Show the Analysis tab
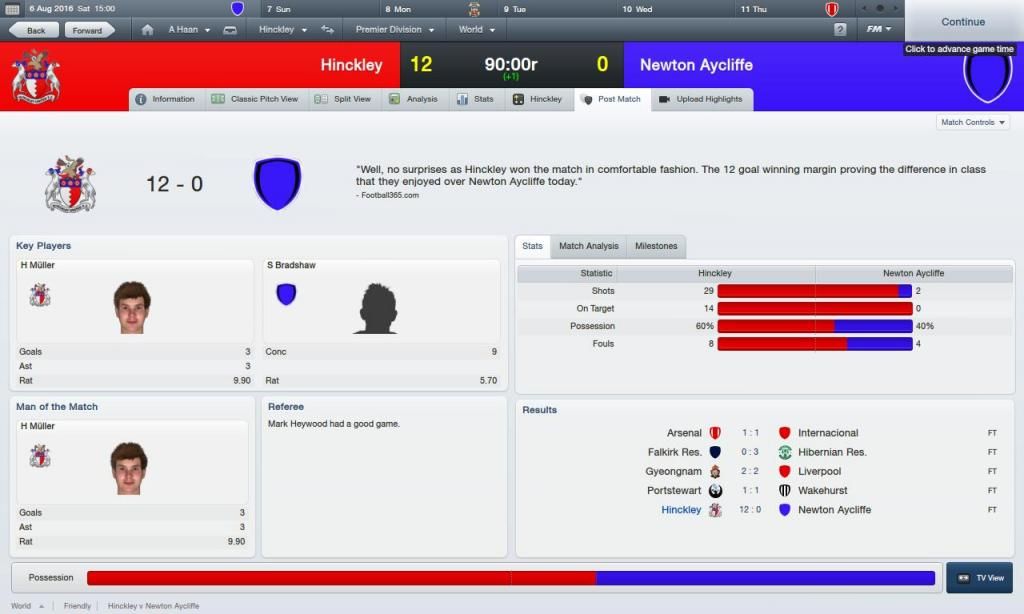Screen dimensions: 1024x614 point(413,99)
